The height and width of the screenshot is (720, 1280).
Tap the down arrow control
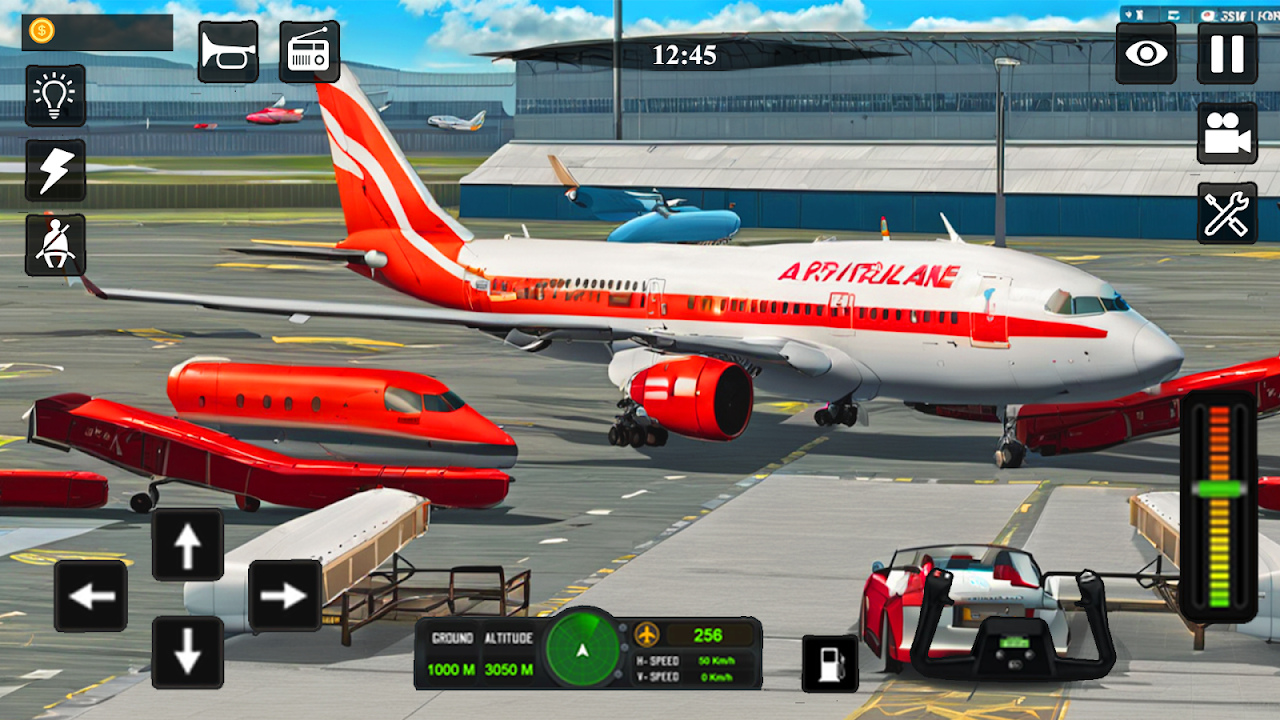[x=188, y=652]
